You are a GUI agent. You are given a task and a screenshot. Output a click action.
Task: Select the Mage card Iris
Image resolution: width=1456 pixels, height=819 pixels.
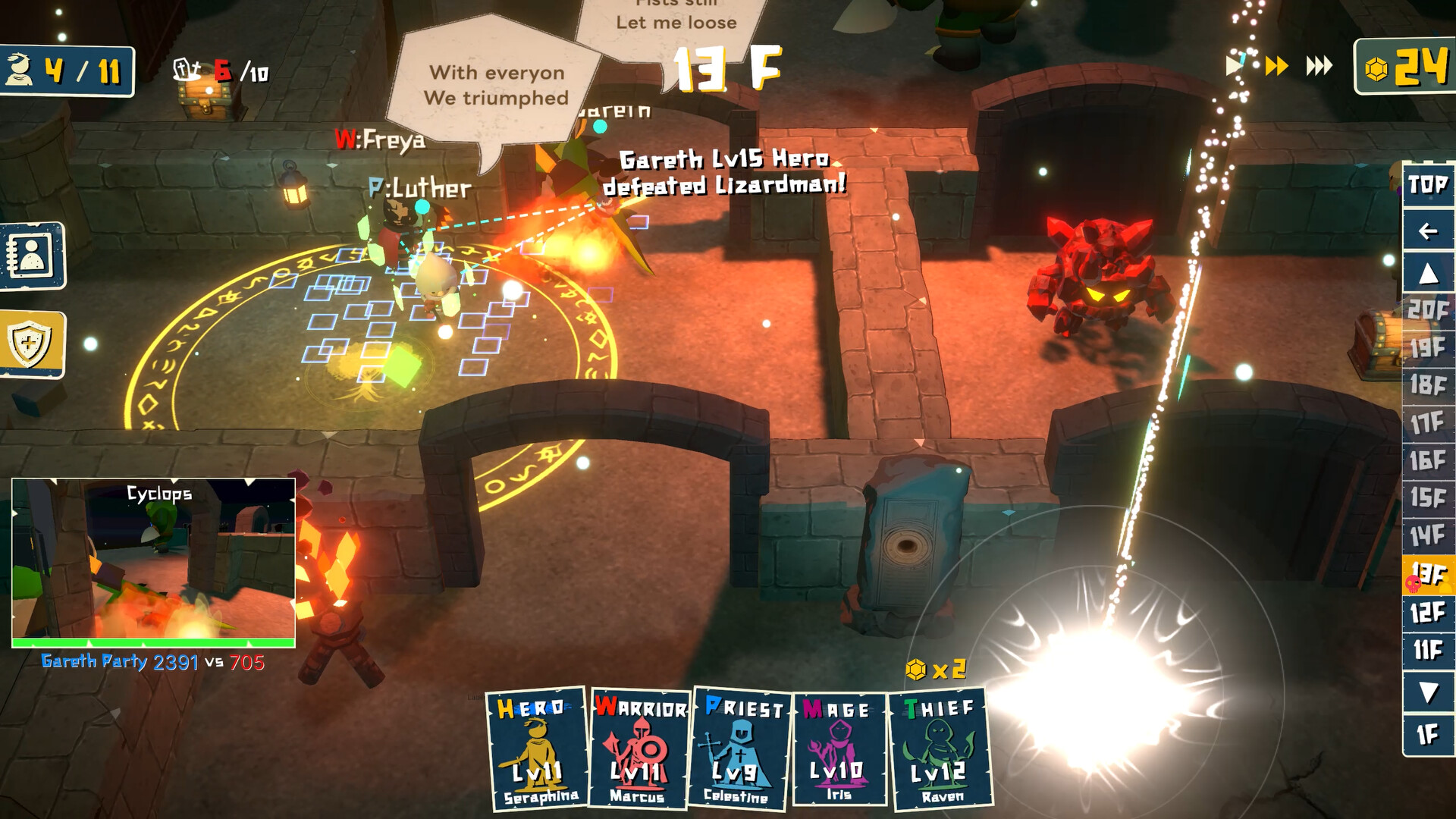tap(839, 749)
